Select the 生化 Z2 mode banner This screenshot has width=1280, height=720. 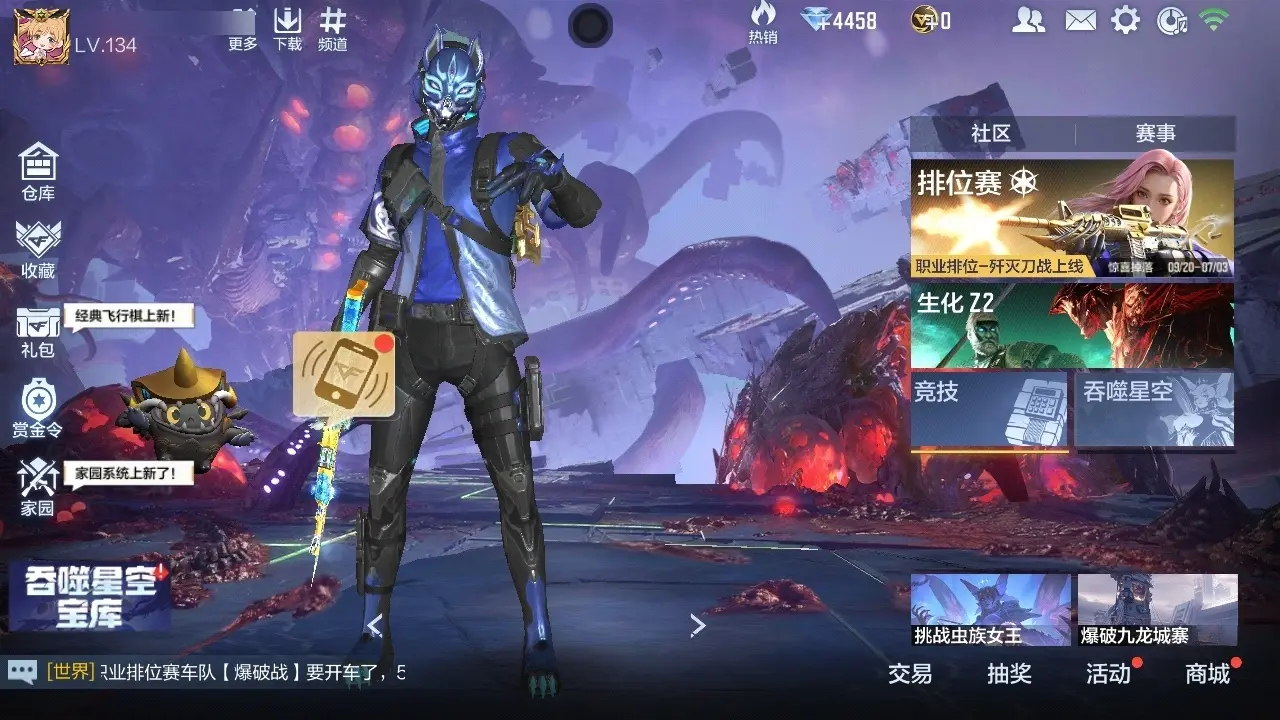coord(1072,325)
